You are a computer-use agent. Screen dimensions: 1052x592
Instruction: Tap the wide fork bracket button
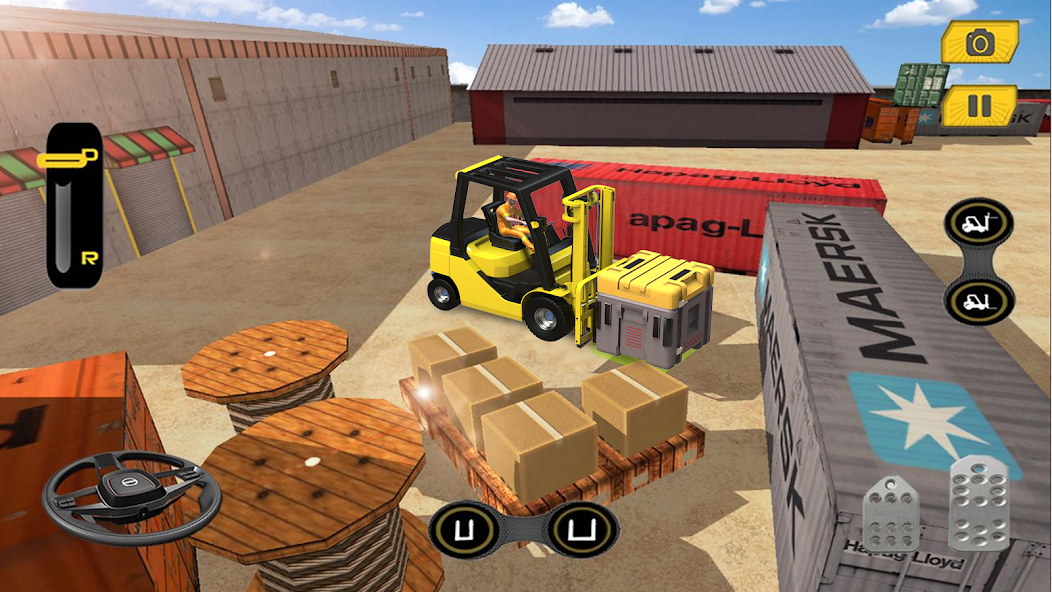pos(583,529)
